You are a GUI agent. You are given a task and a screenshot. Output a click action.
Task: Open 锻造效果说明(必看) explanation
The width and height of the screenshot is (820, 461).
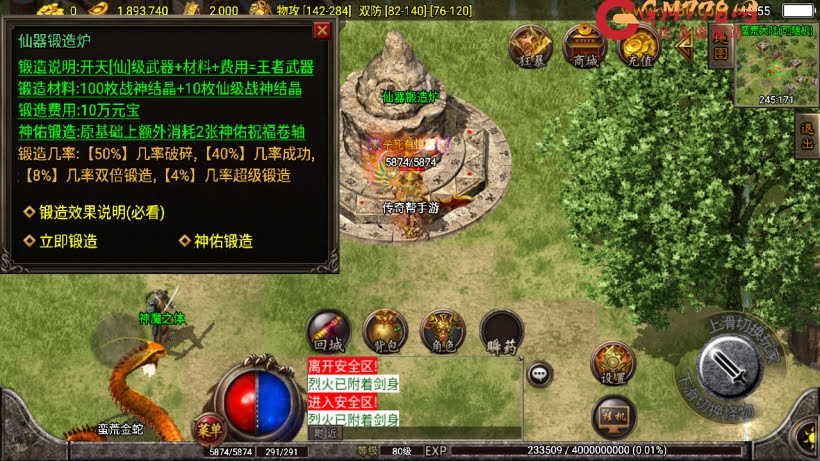click(x=94, y=212)
